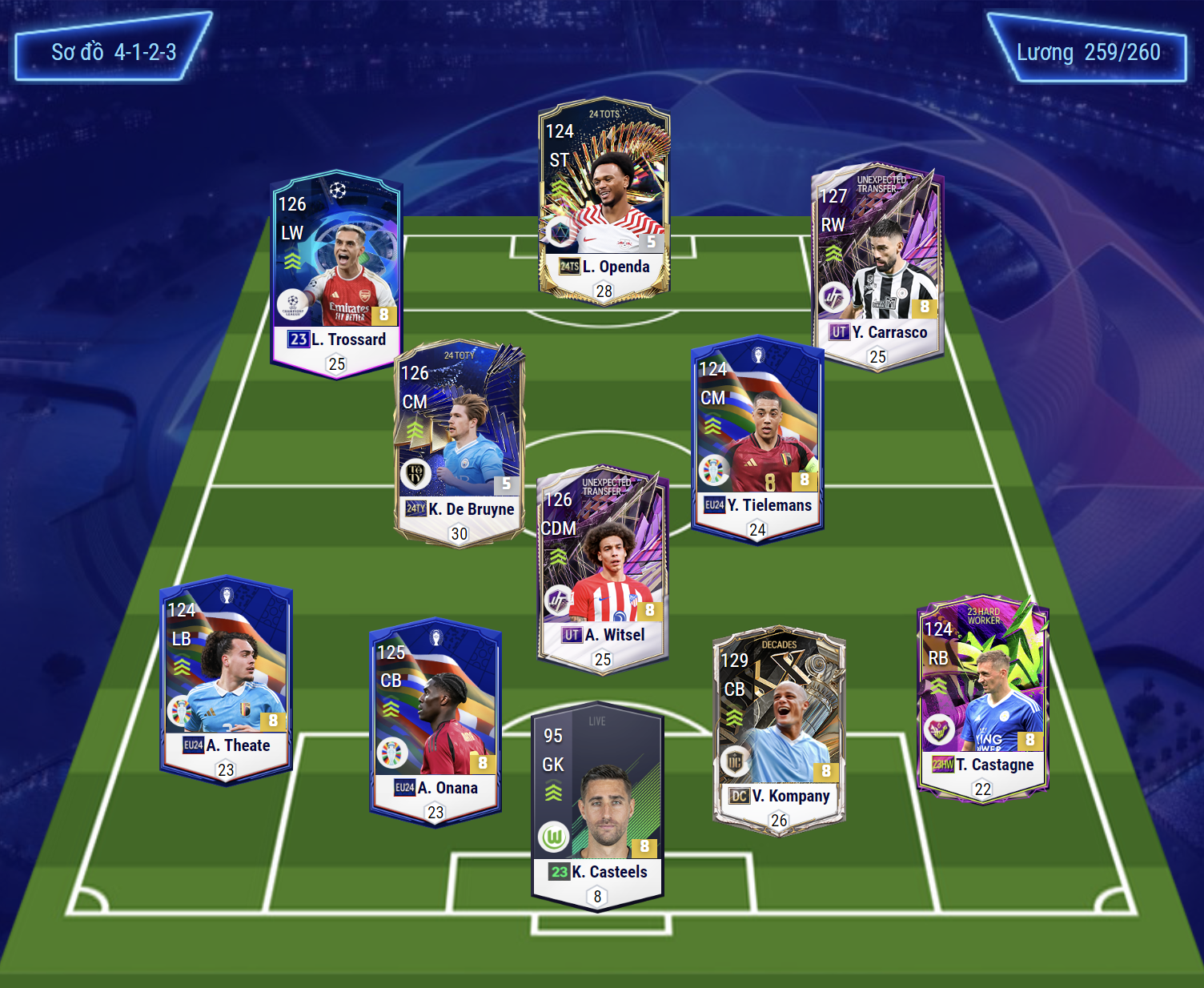Screen dimensions: 1204x988
Task: Select the A. Theate left back card
Action: click(x=227, y=680)
